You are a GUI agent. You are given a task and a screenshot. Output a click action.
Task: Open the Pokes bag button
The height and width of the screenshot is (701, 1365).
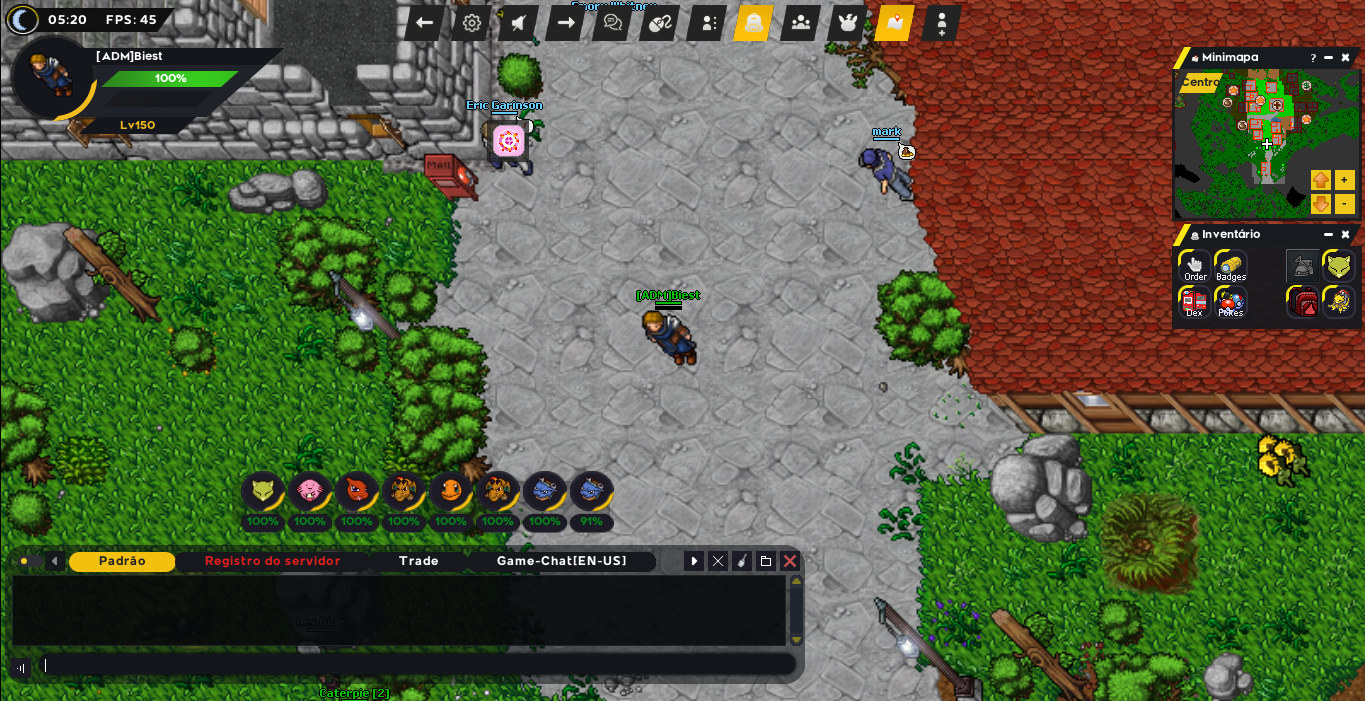[x=1231, y=302]
